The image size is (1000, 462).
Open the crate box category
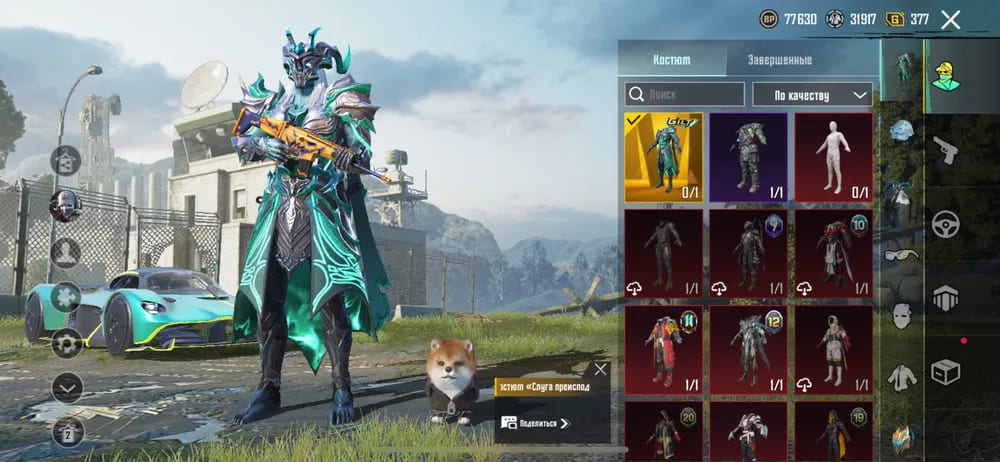tap(945, 372)
